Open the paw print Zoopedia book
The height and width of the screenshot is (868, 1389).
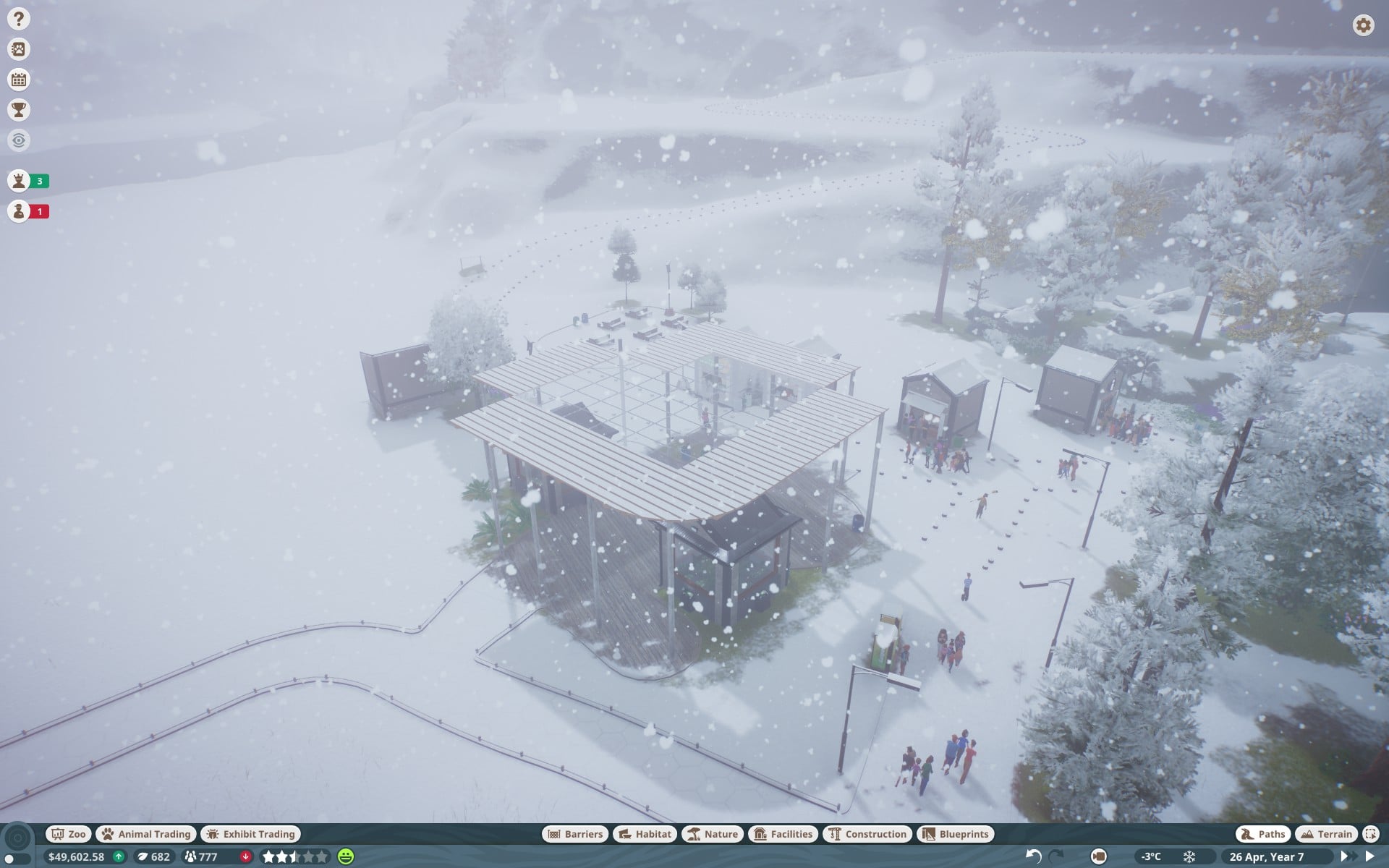point(19,49)
